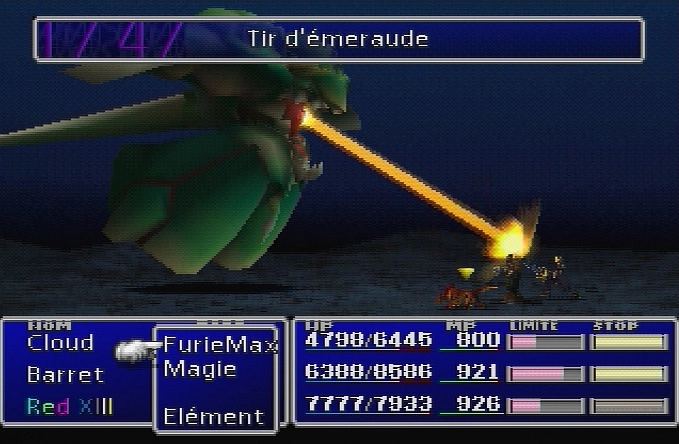Select the FurieMax command
Screen dimensions: 679x444
tap(219, 345)
